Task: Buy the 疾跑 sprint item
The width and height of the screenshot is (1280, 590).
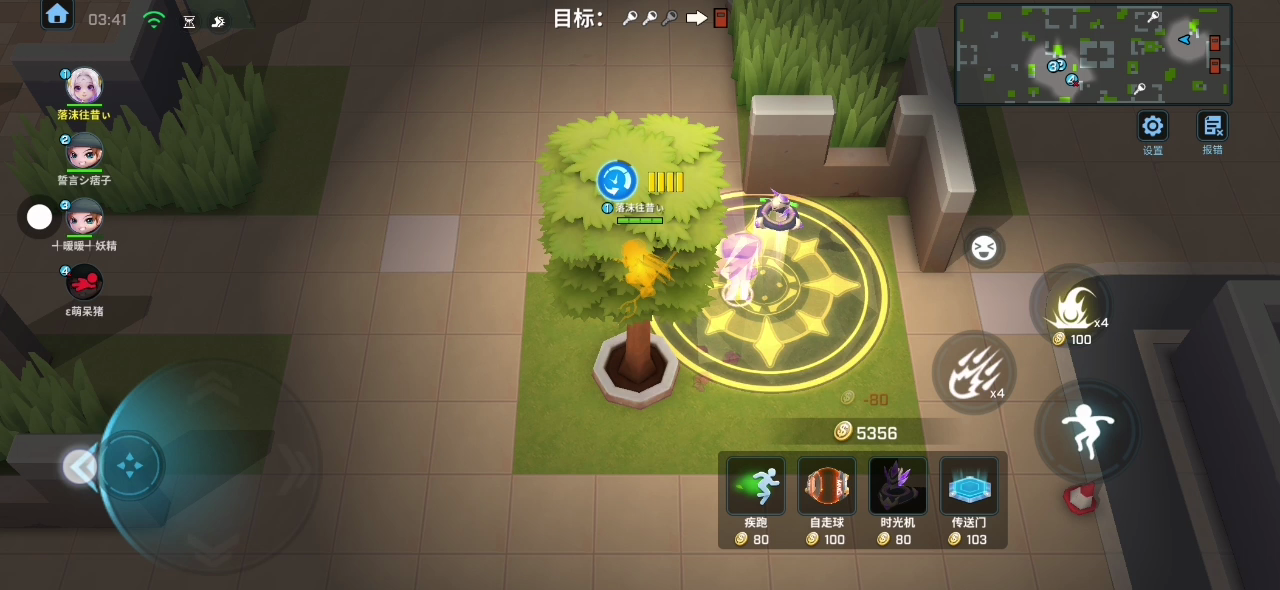Action: pos(756,487)
